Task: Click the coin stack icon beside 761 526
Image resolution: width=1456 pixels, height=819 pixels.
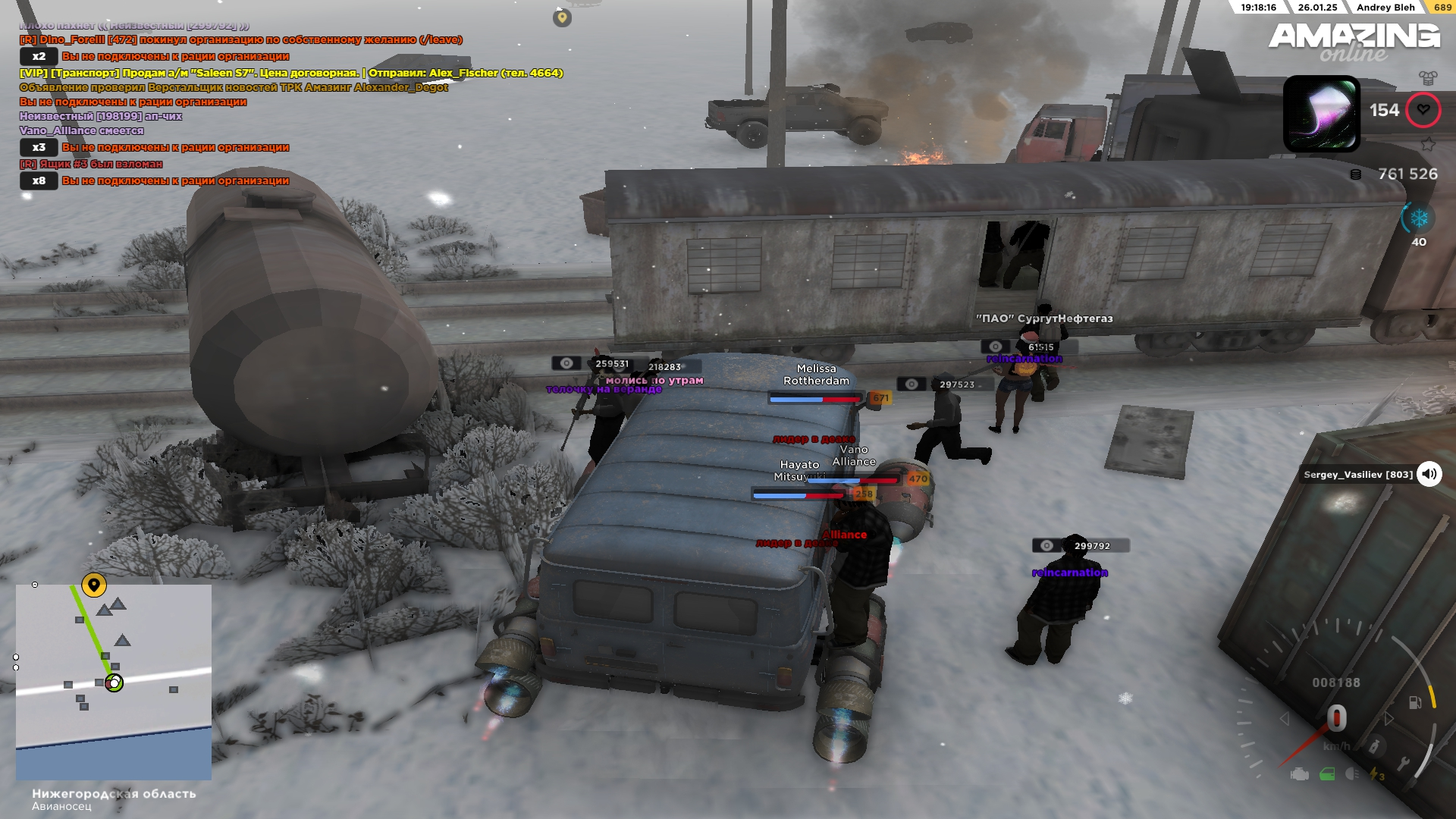Action: coord(1356,174)
